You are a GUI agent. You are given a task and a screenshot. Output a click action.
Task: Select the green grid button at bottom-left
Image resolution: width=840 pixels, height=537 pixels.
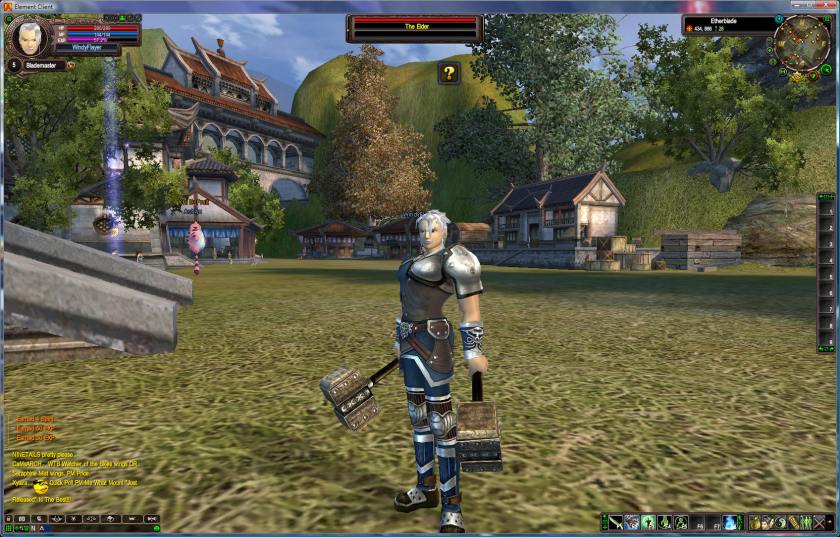8,529
